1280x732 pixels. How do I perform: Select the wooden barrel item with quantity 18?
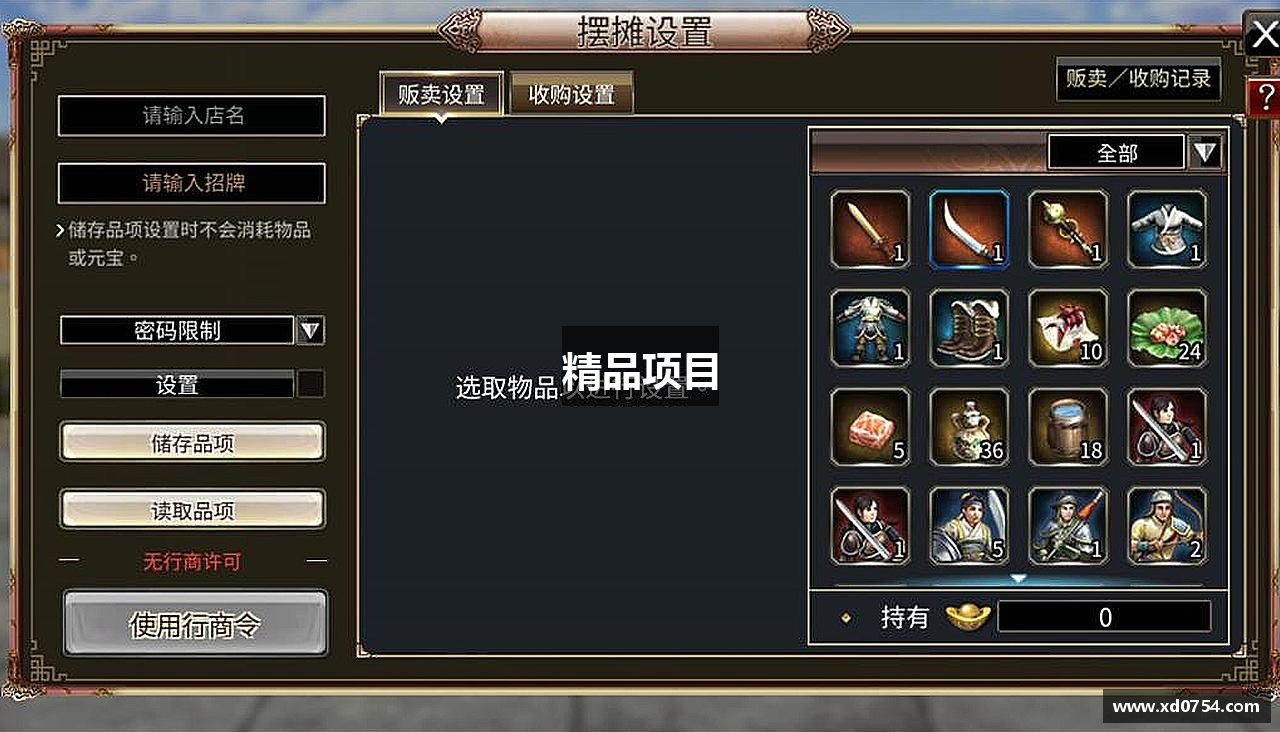point(1067,427)
